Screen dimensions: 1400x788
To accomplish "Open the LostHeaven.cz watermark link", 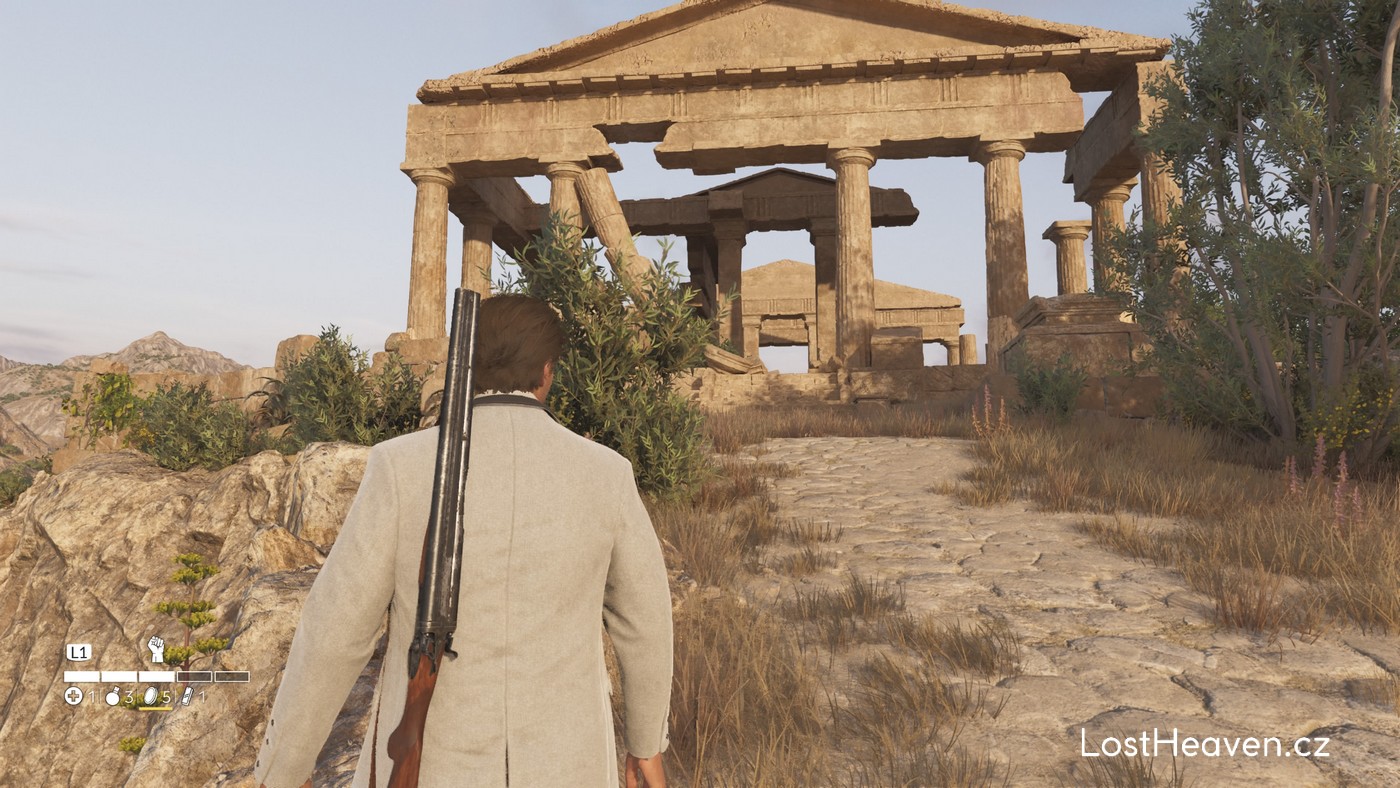I will [1204, 744].
